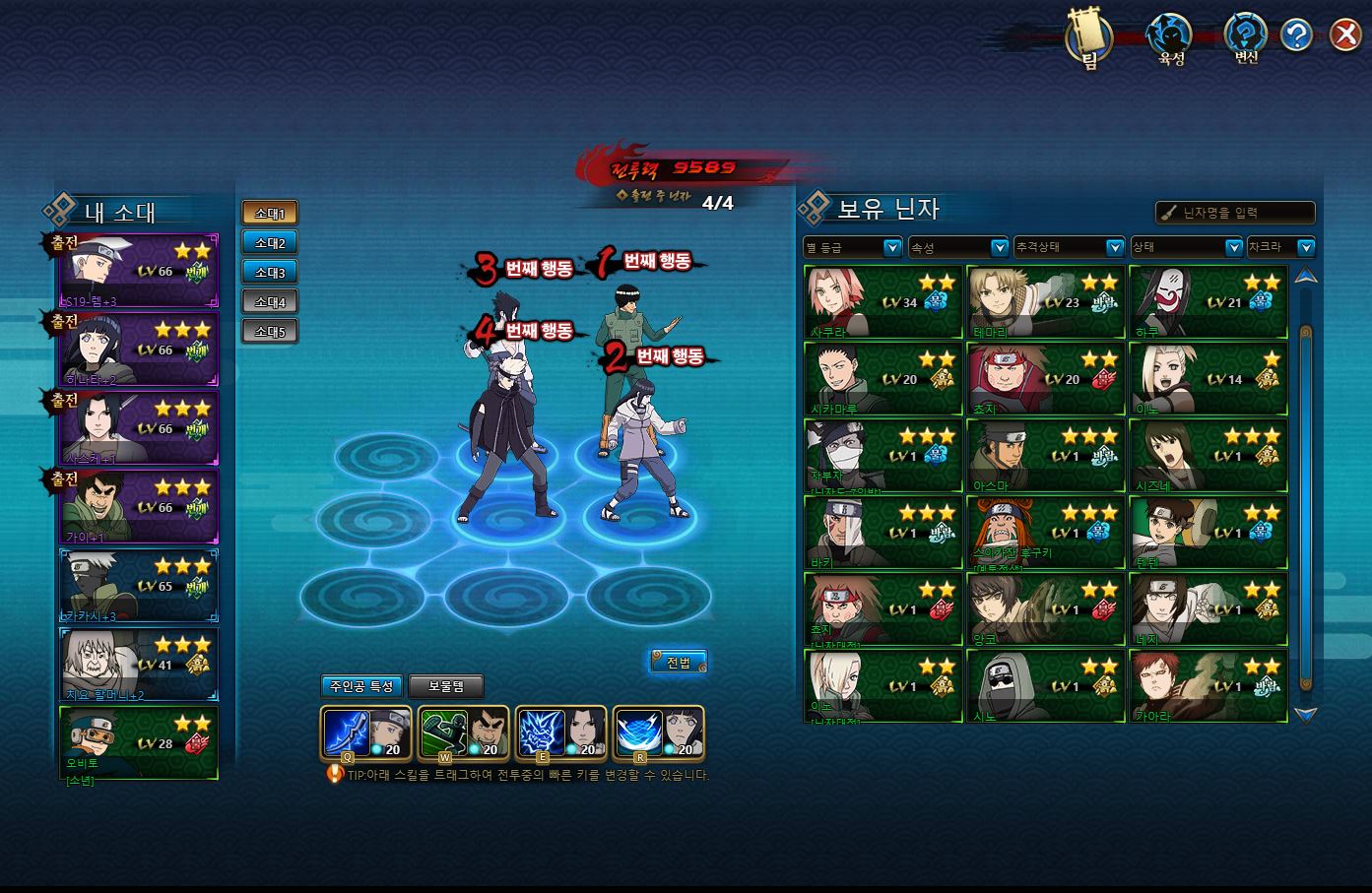1372x893 pixels.
Task: Select the 사쿠라 ninja card
Action: click(882, 302)
